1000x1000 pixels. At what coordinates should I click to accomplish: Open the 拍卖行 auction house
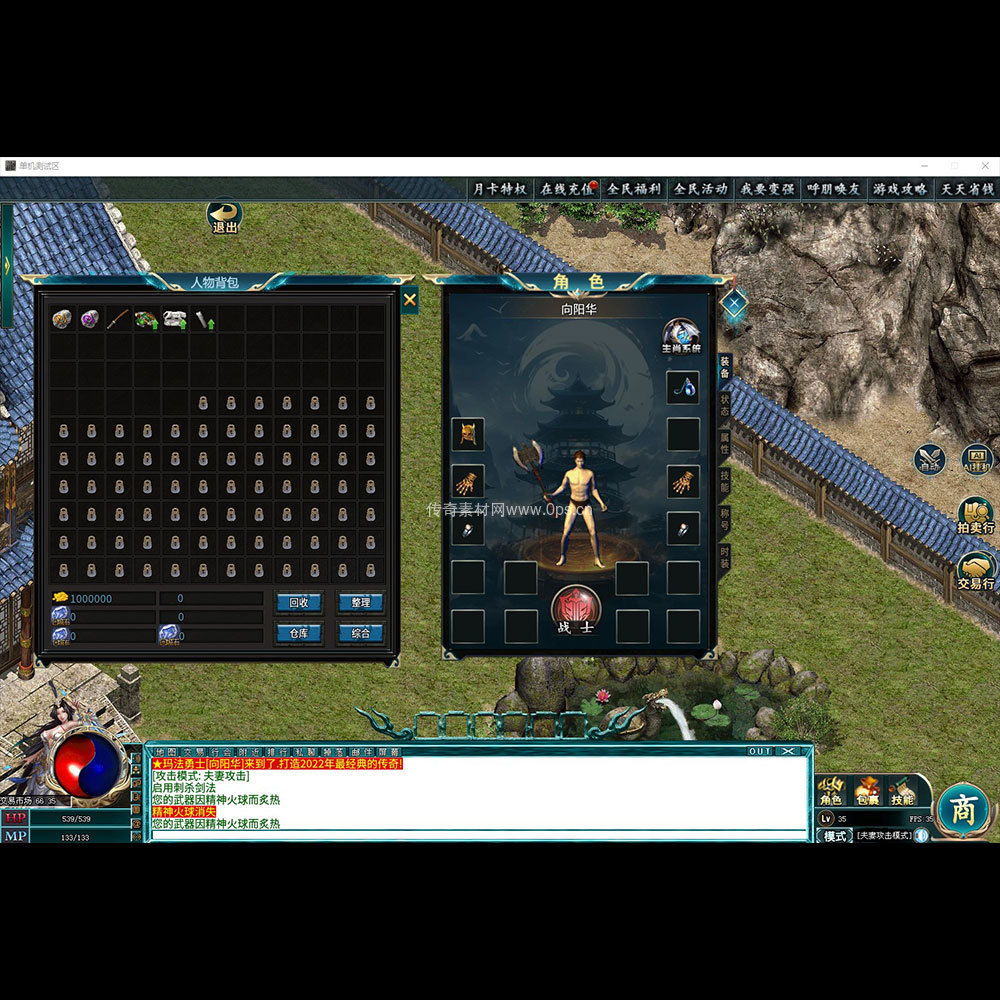pos(975,513)
